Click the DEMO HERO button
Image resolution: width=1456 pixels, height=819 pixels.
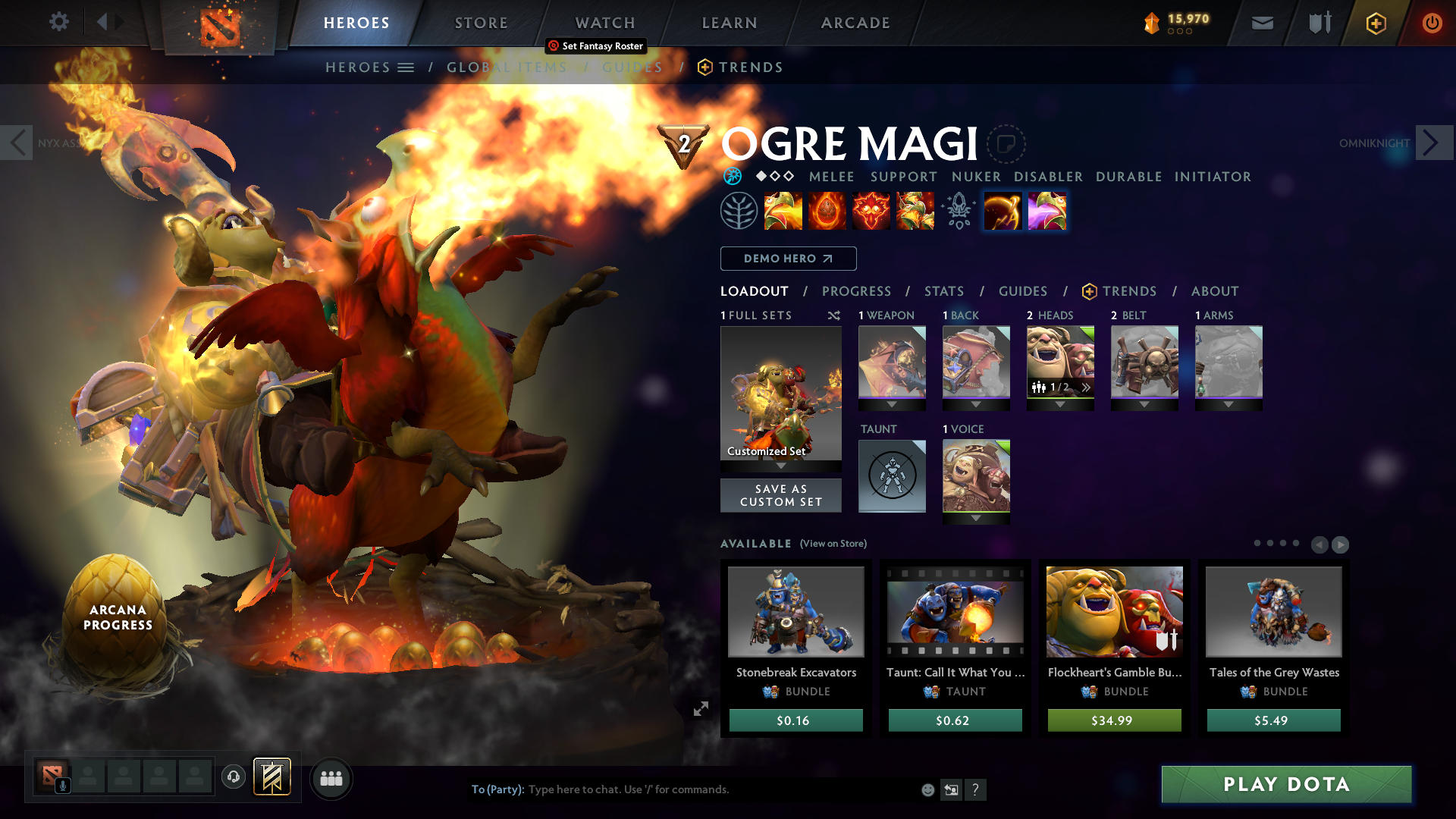[x=788, y=259]
